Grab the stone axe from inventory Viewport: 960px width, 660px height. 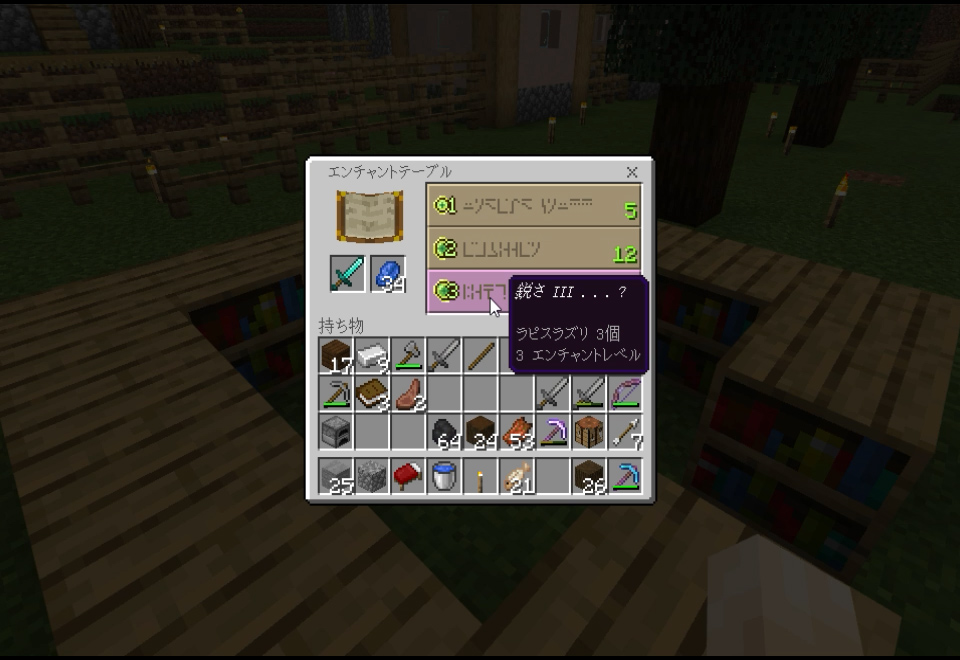409,355
